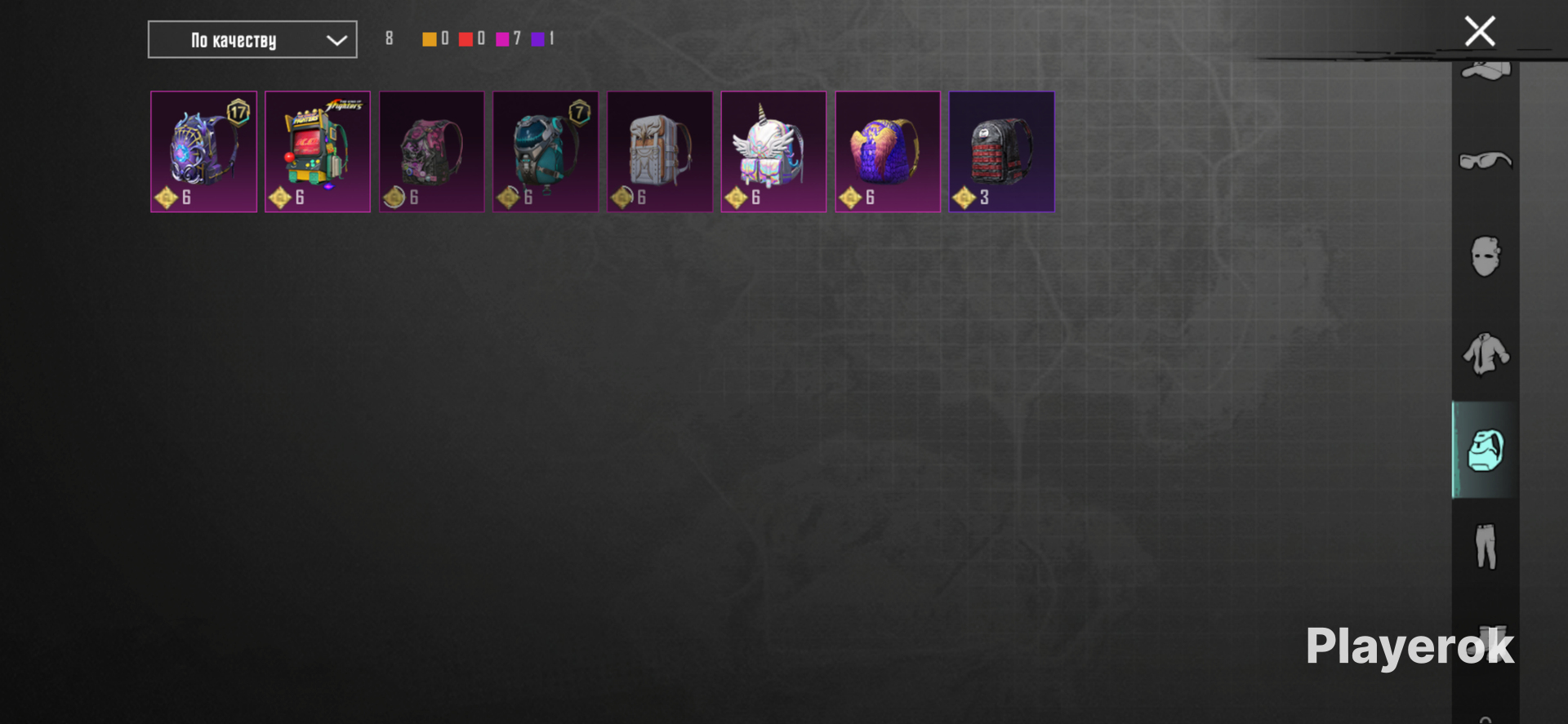Select the blue and purple feathered backpack

coord(888,152)
